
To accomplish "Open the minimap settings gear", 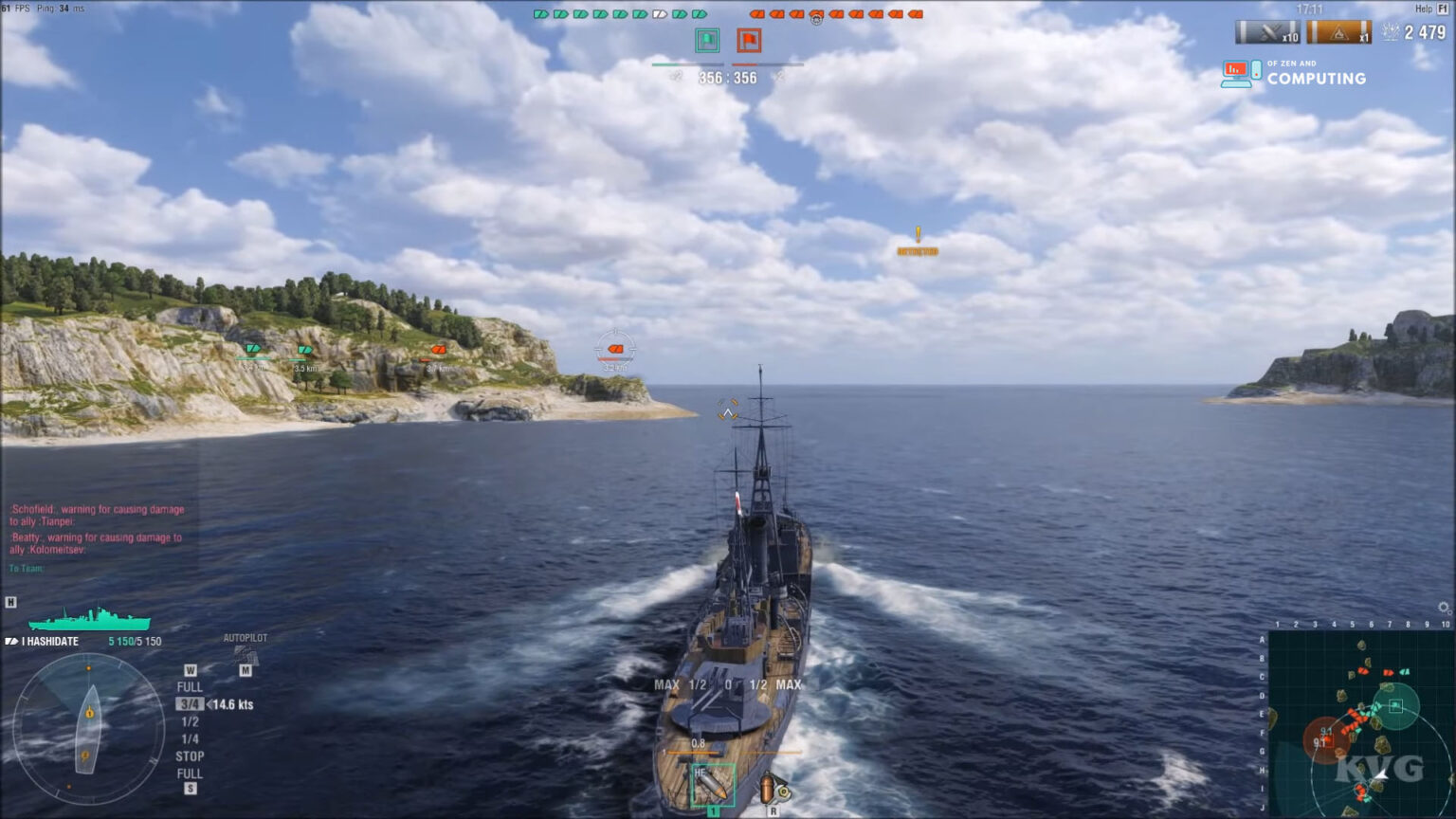I will pos(1444,609).
